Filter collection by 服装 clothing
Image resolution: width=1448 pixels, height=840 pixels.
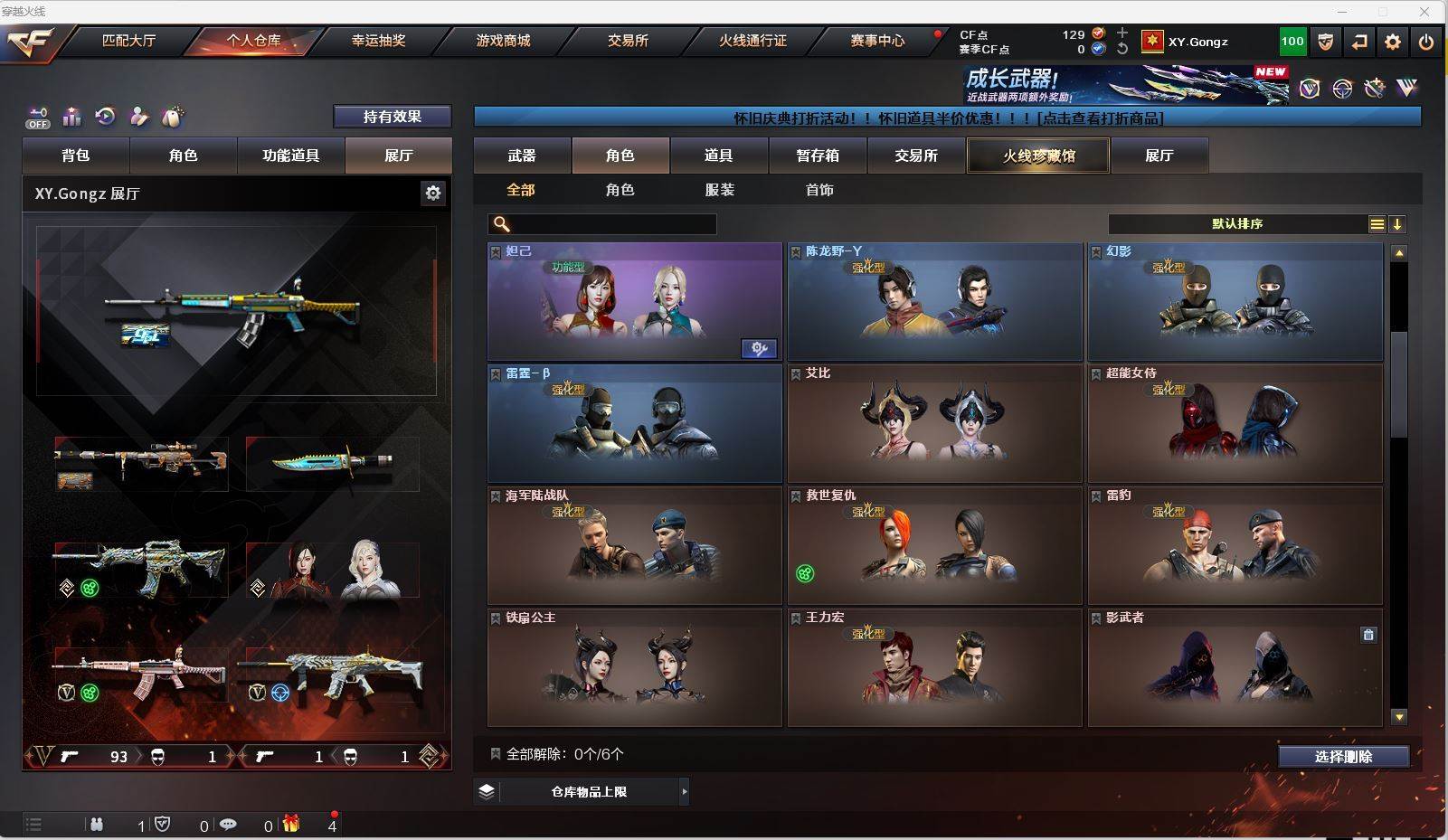click(720, 190)
